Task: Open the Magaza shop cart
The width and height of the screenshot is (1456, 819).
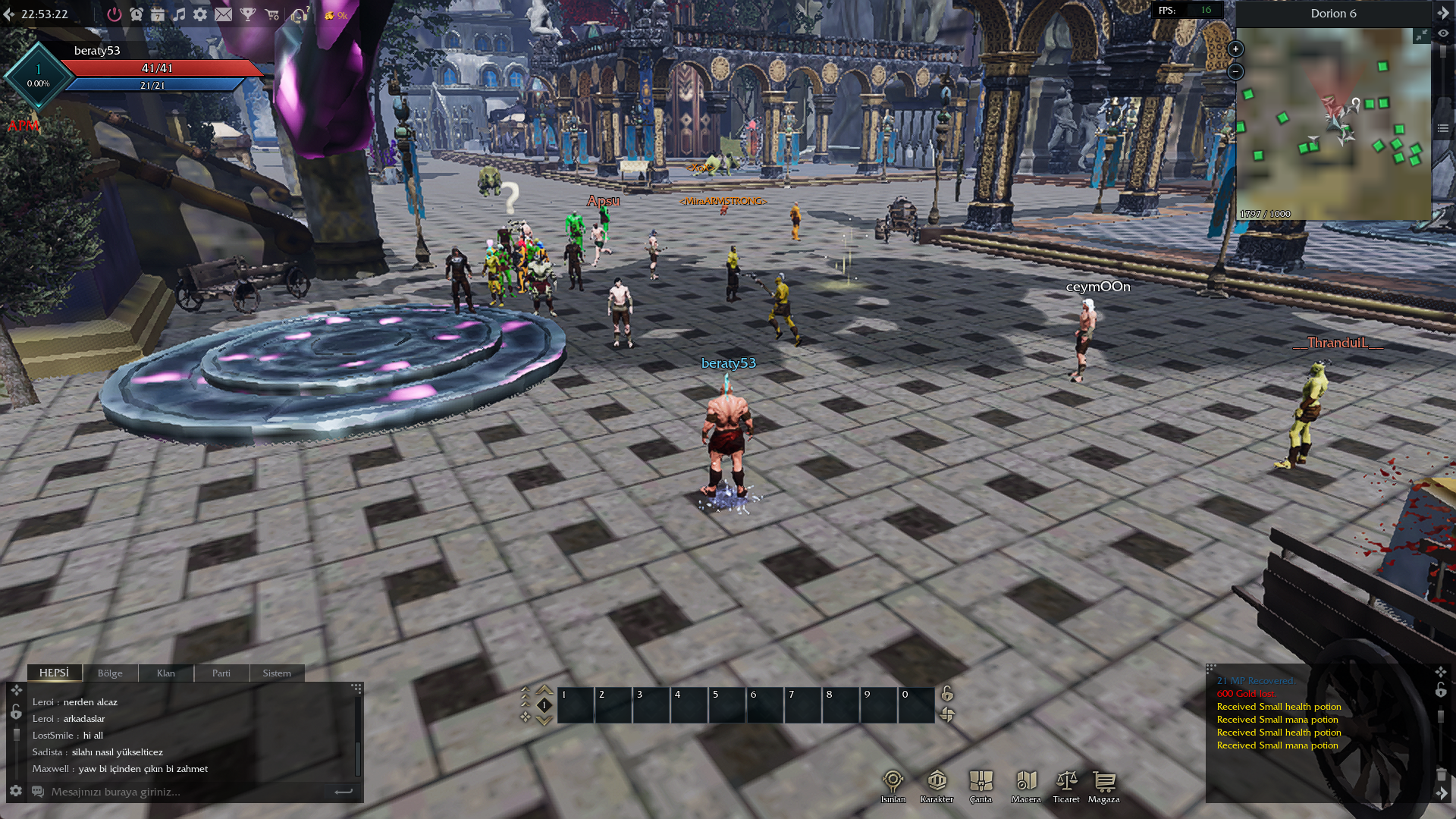Action: (x=1104, y=786)
